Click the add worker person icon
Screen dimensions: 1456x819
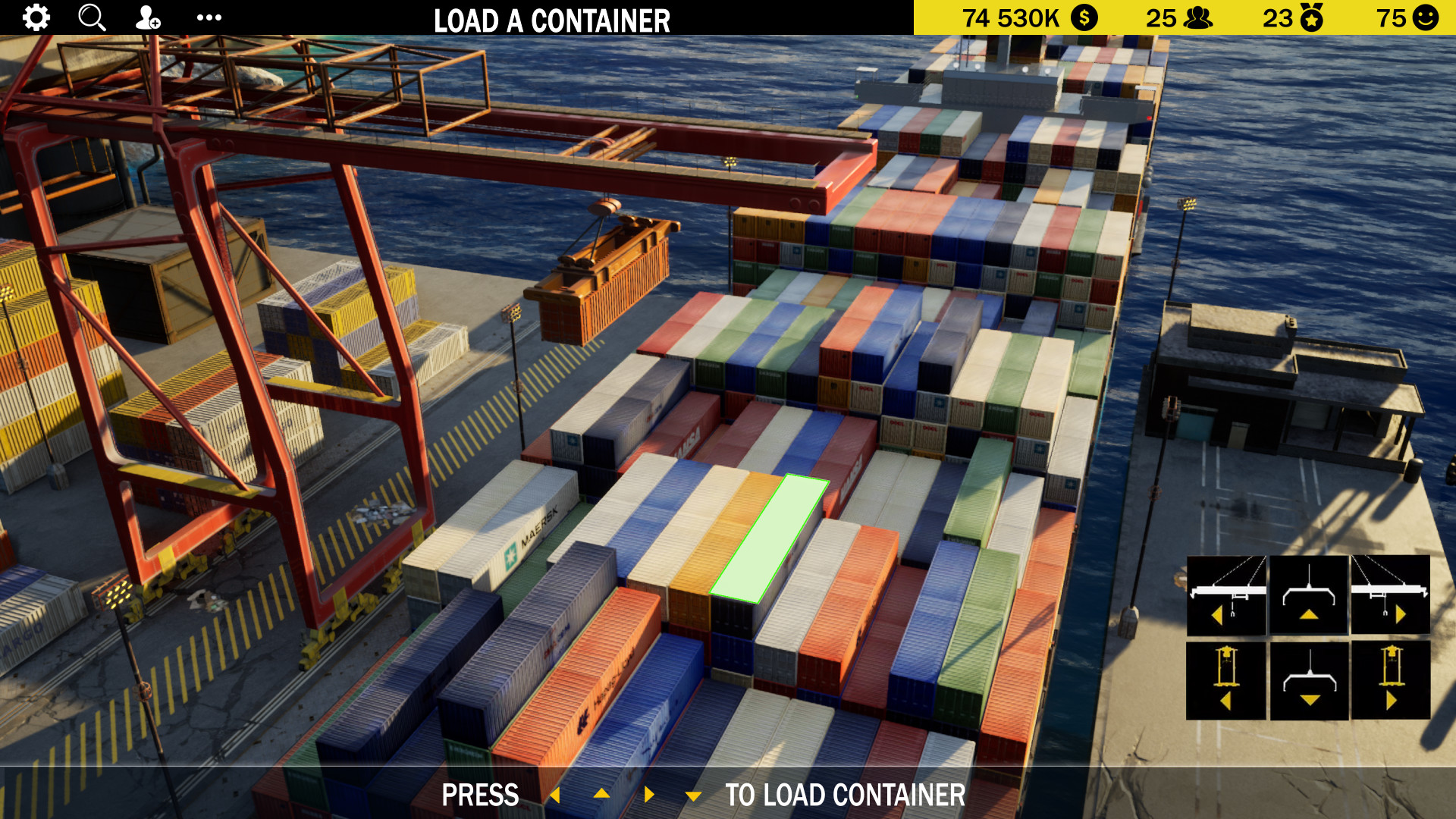pyautogui.click(x=147, y=17)
